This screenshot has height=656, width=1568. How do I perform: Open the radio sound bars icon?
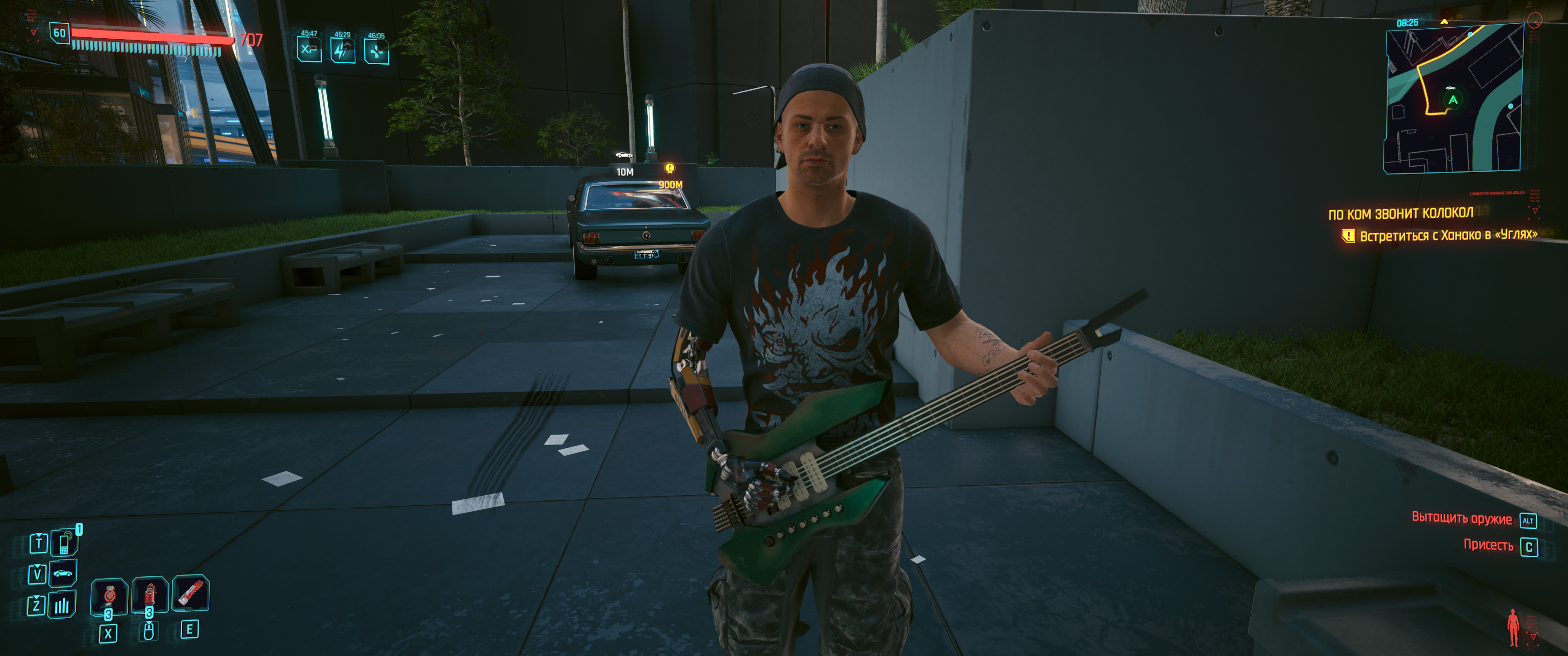pyautogui.click(x=62, y=605)
